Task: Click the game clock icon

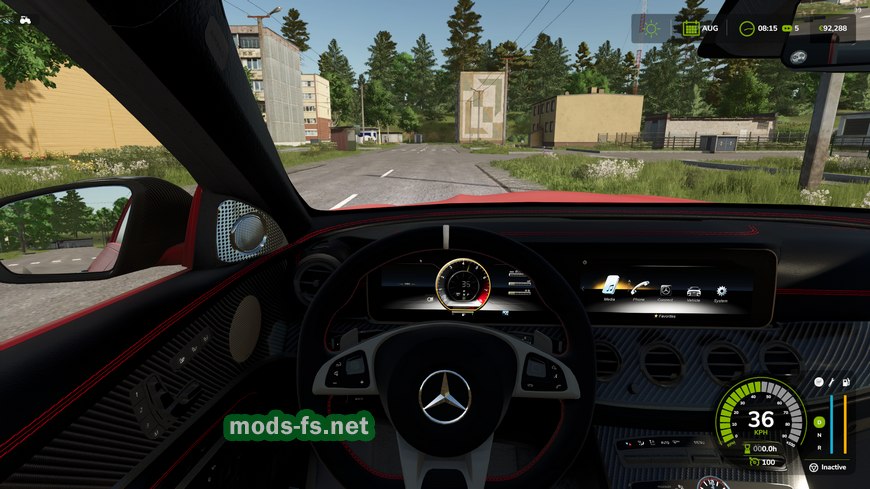Action: click(746, 28)
